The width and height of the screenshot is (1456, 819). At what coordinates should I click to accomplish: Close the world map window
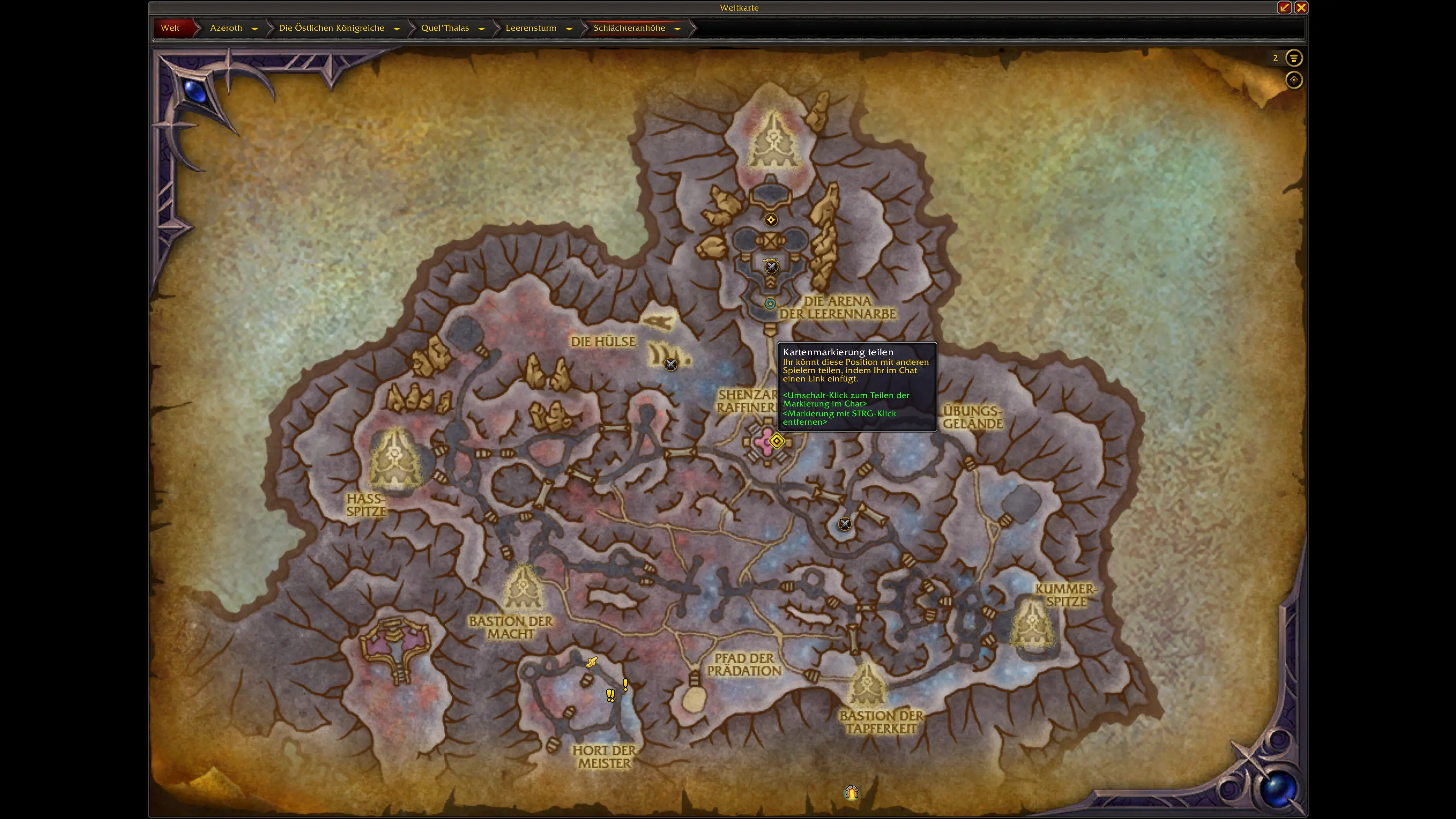(1301, 7)
